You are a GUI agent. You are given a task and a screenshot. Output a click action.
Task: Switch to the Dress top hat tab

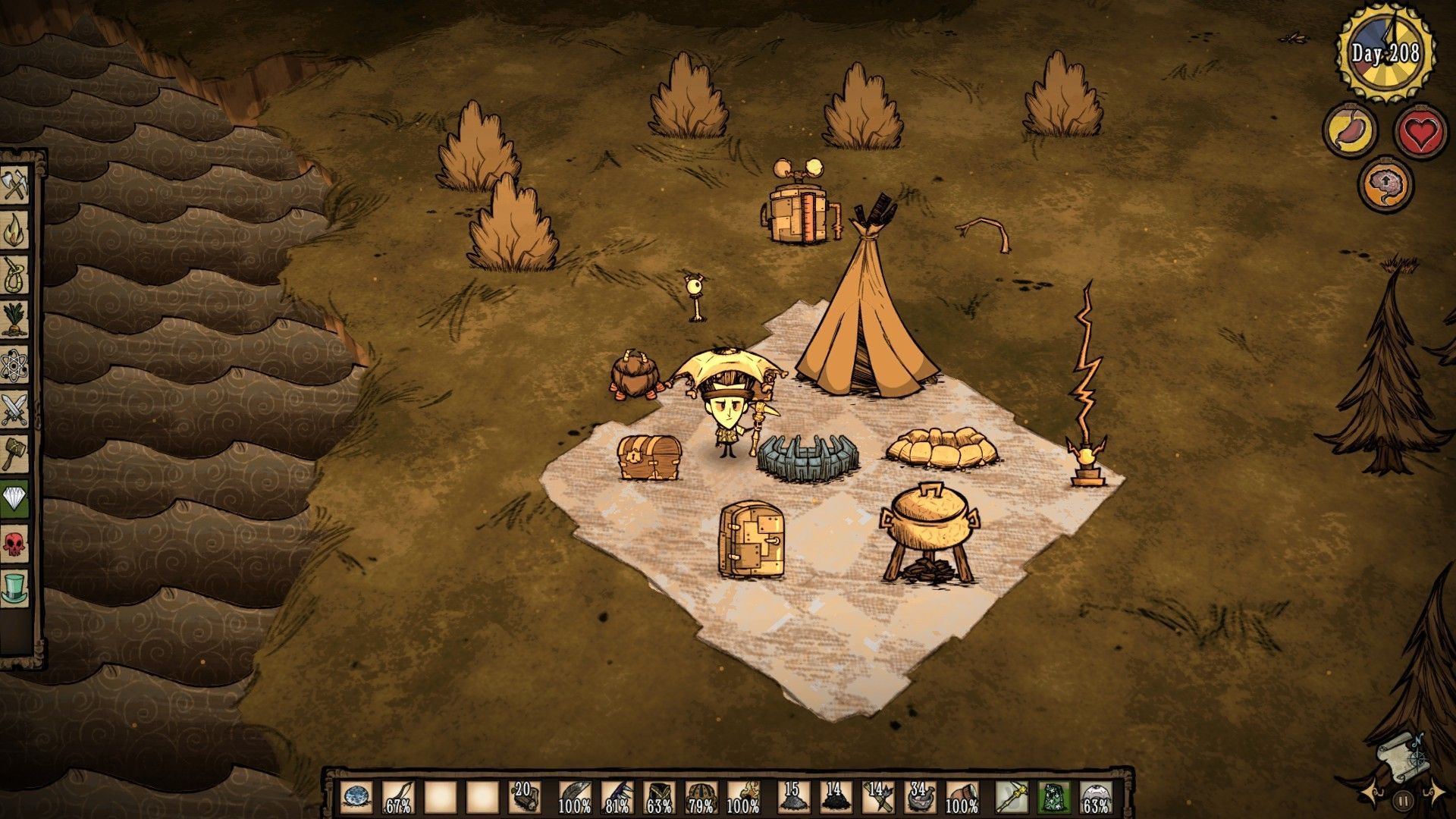click(15, 588)
